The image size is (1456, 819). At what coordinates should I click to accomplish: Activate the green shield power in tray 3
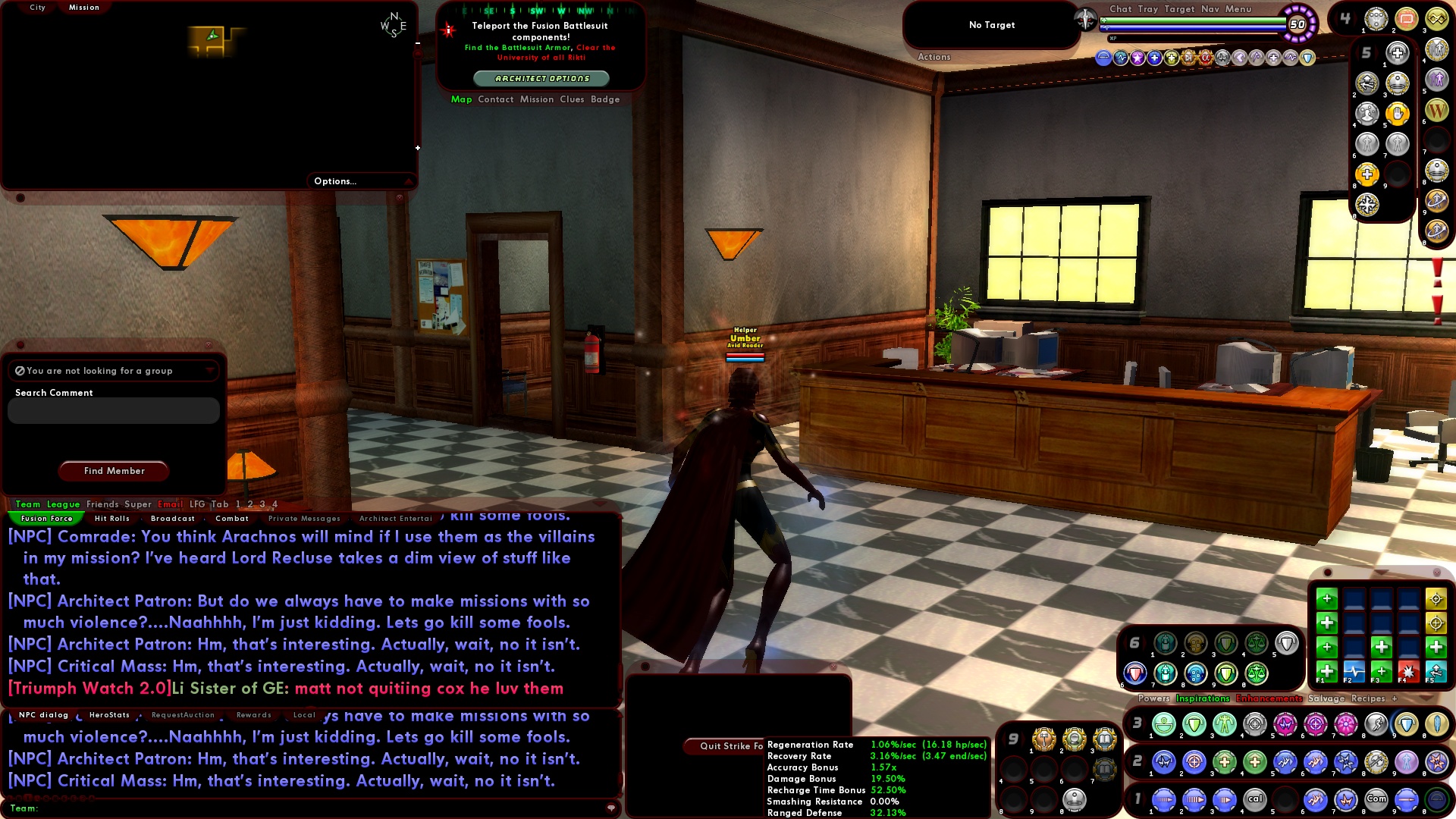1193,723
